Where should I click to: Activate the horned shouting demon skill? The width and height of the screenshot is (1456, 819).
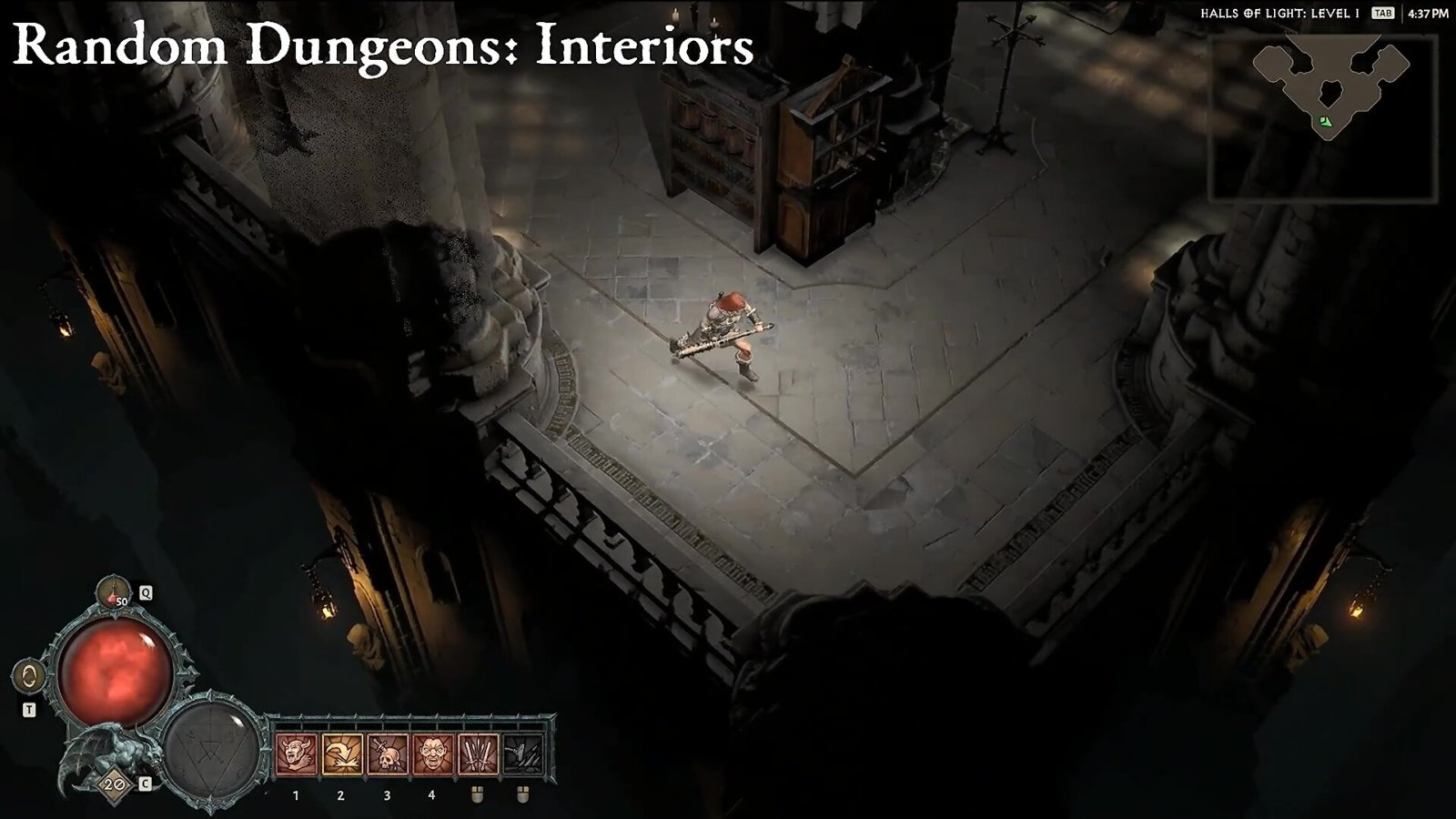pos(297,754)
